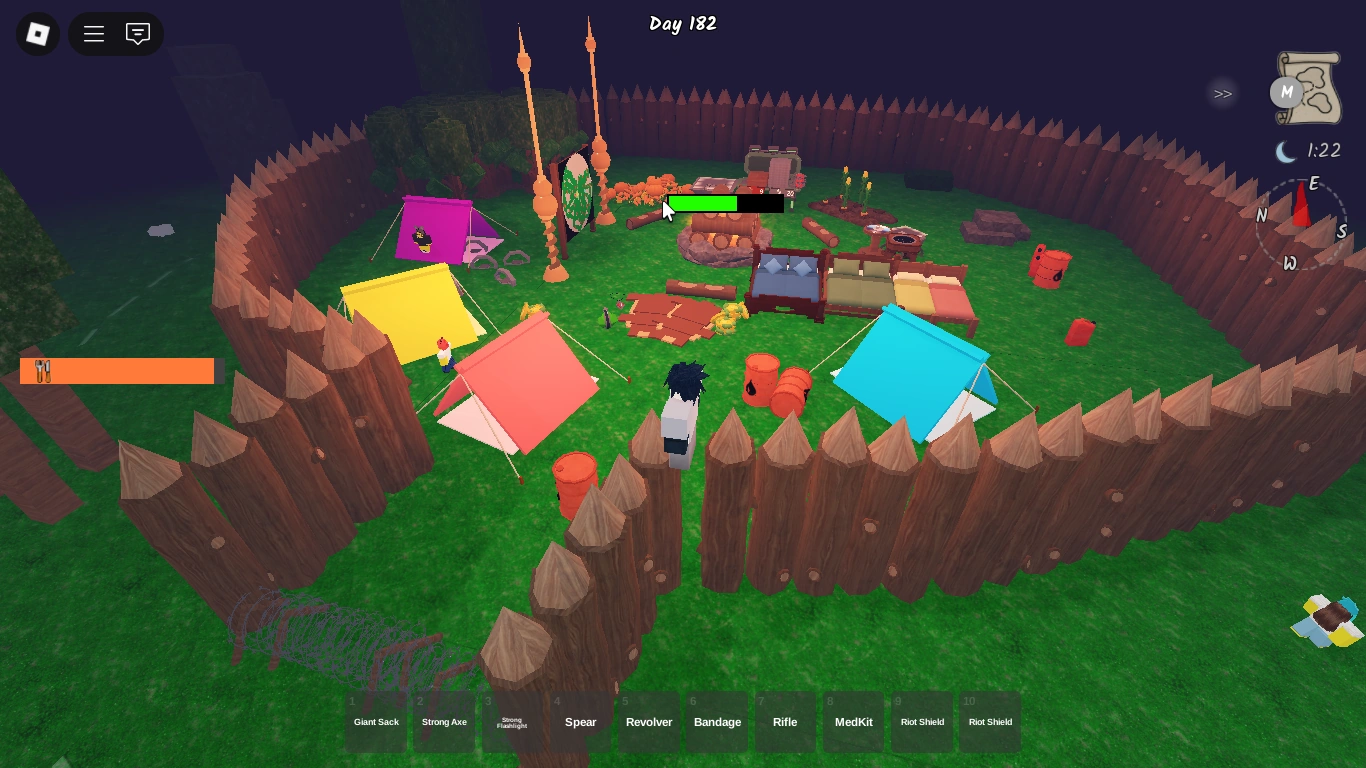Click the hamburger menu icon

click(x=93, y=33)
